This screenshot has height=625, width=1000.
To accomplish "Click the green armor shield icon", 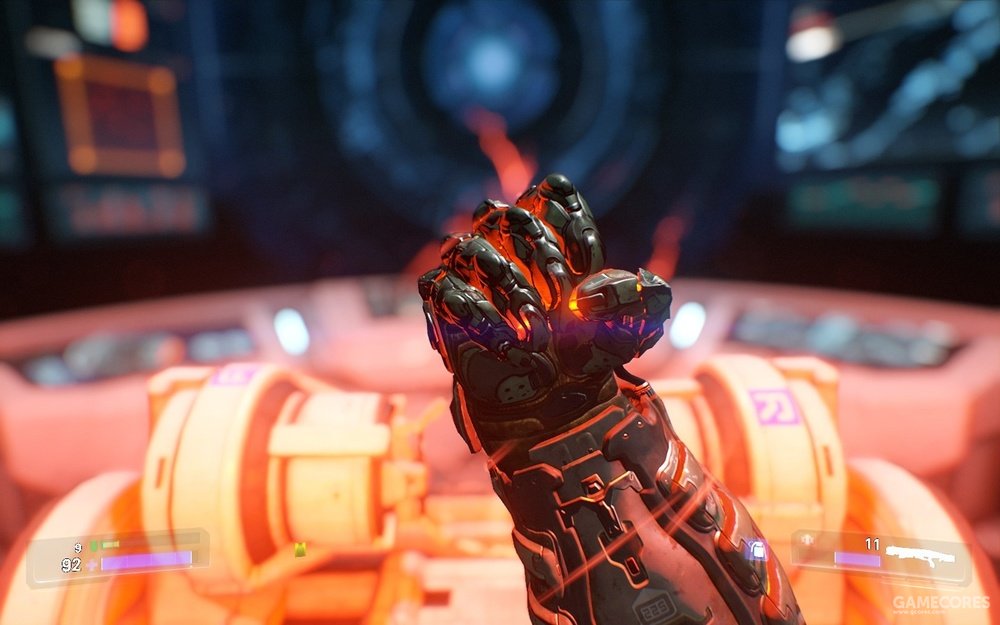I will (x=93, y=545).
